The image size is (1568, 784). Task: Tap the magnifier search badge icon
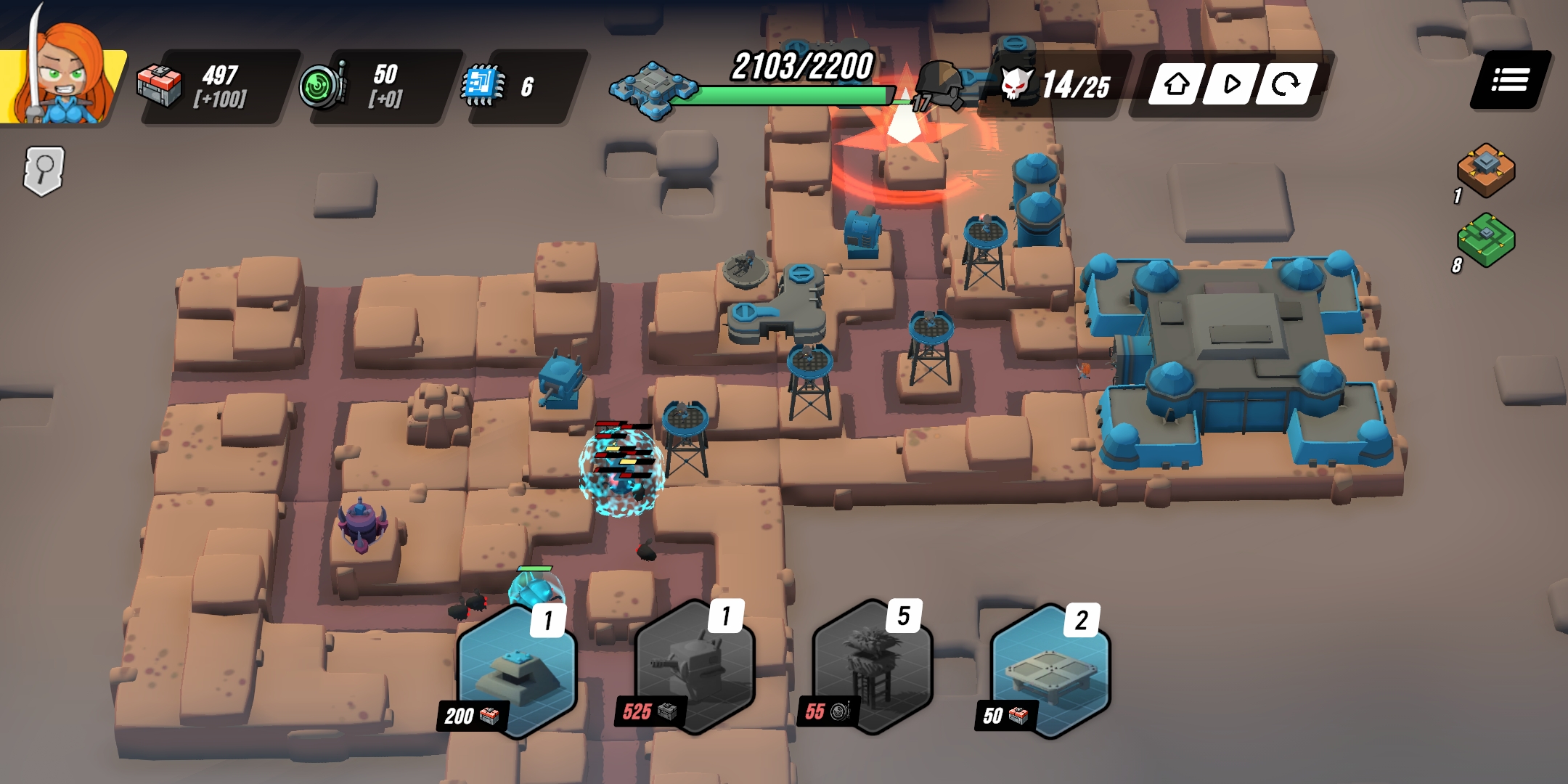coord(44,171)
